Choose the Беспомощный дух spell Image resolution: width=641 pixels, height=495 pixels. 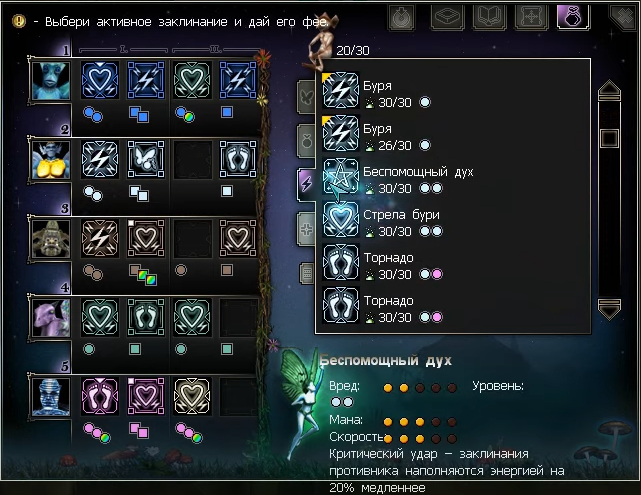(x=341, y=176)
